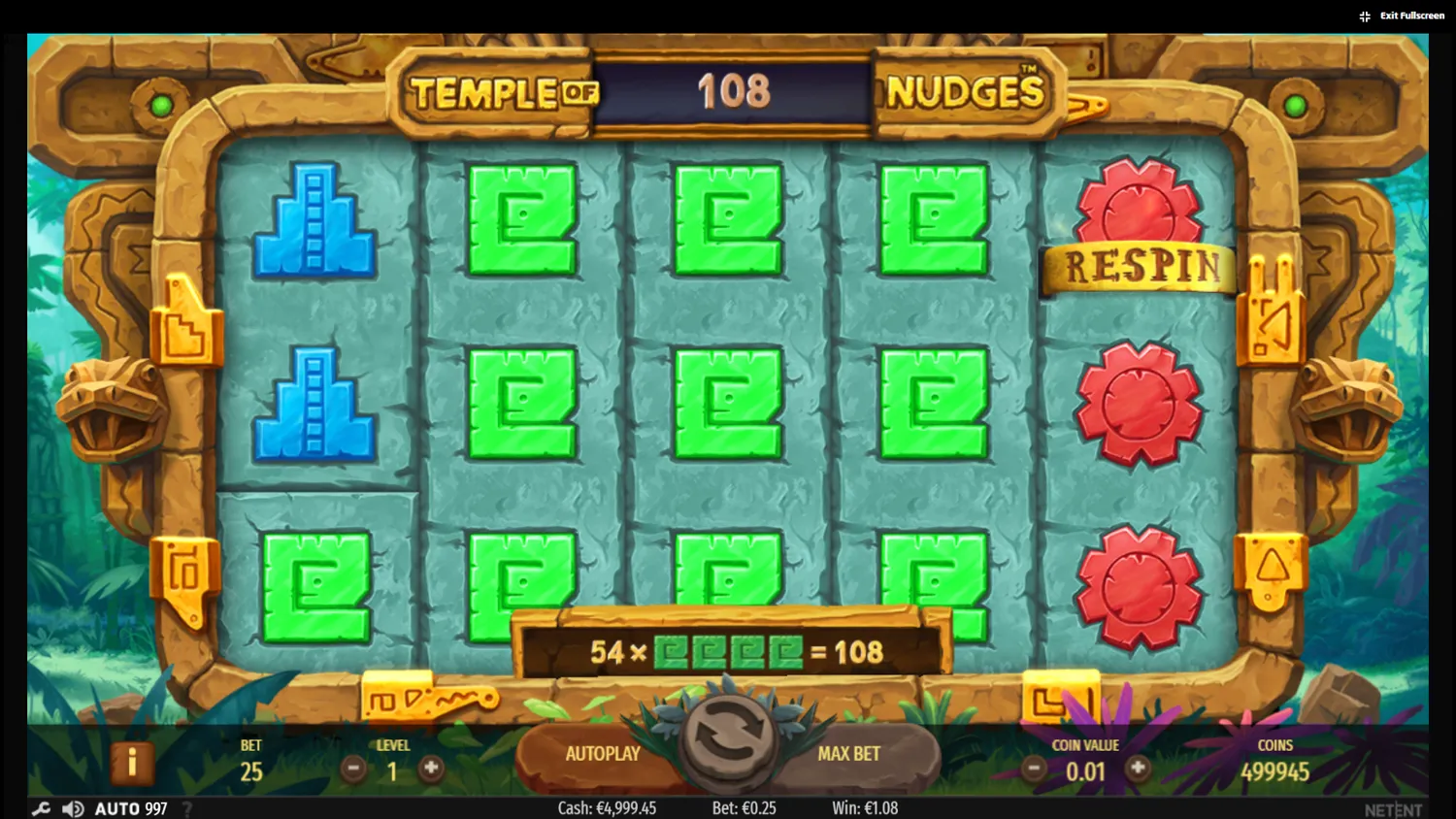Image resolution: width=1456 pixels, height=819 pixels.
Task: Decrease bet level with the minus button
Action: tap(353, 767)
